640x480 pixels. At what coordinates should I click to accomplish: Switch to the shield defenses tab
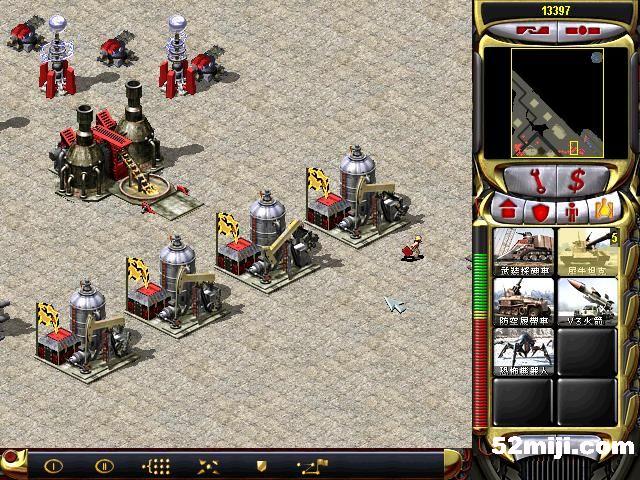click(540, 211)
